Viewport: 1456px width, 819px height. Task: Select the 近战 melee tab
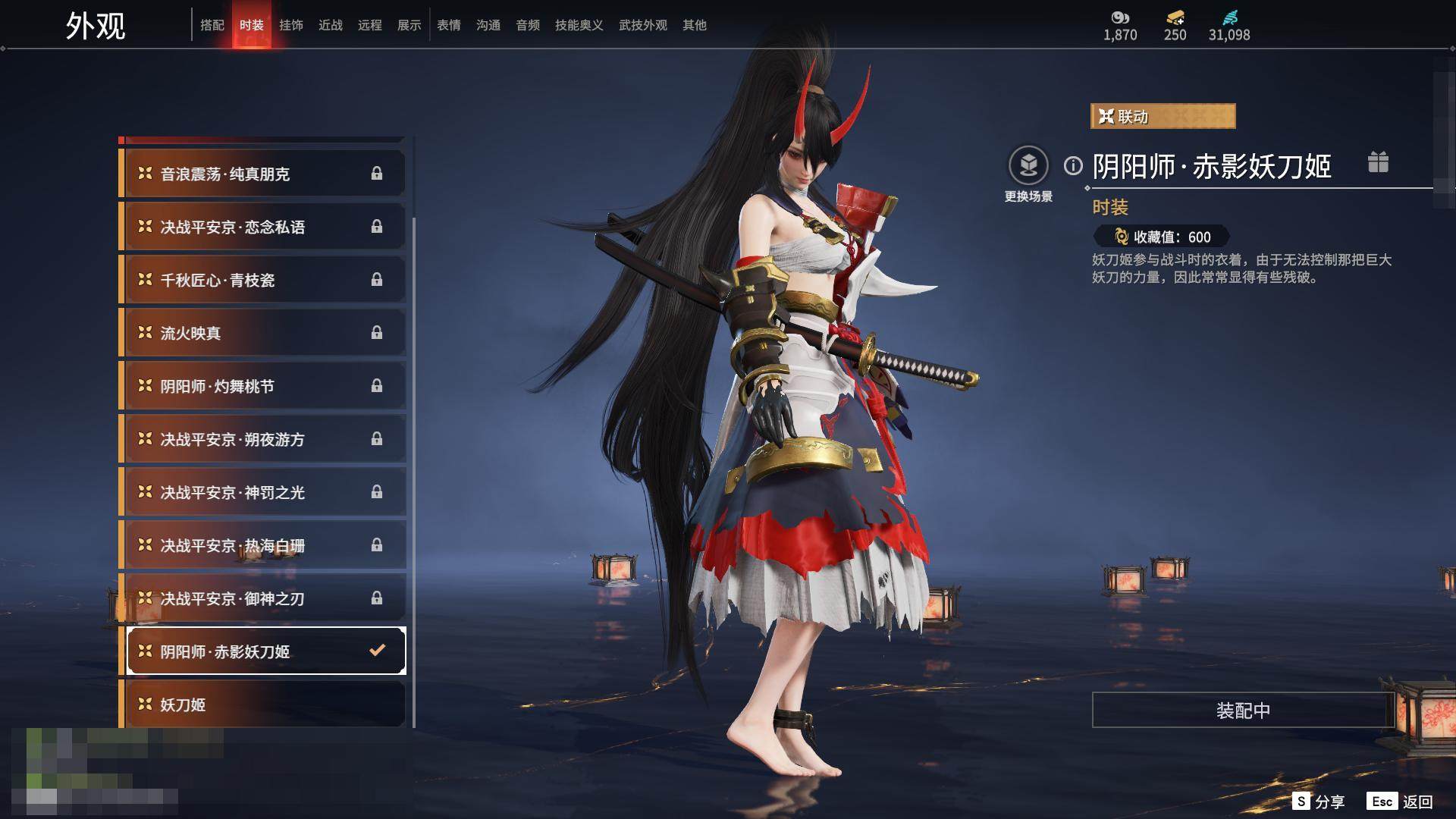[330, 25]
